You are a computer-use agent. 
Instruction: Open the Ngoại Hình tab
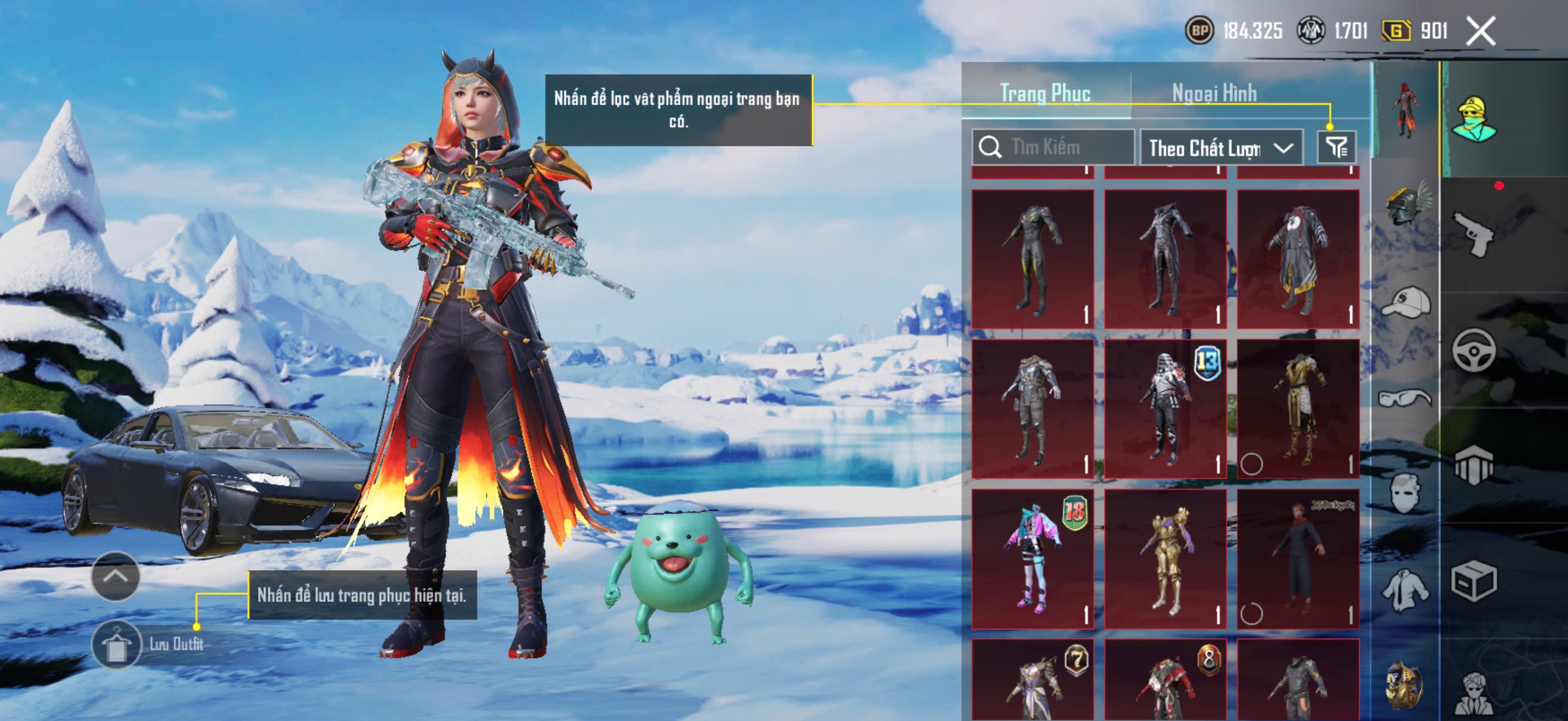coord(1214,94)
